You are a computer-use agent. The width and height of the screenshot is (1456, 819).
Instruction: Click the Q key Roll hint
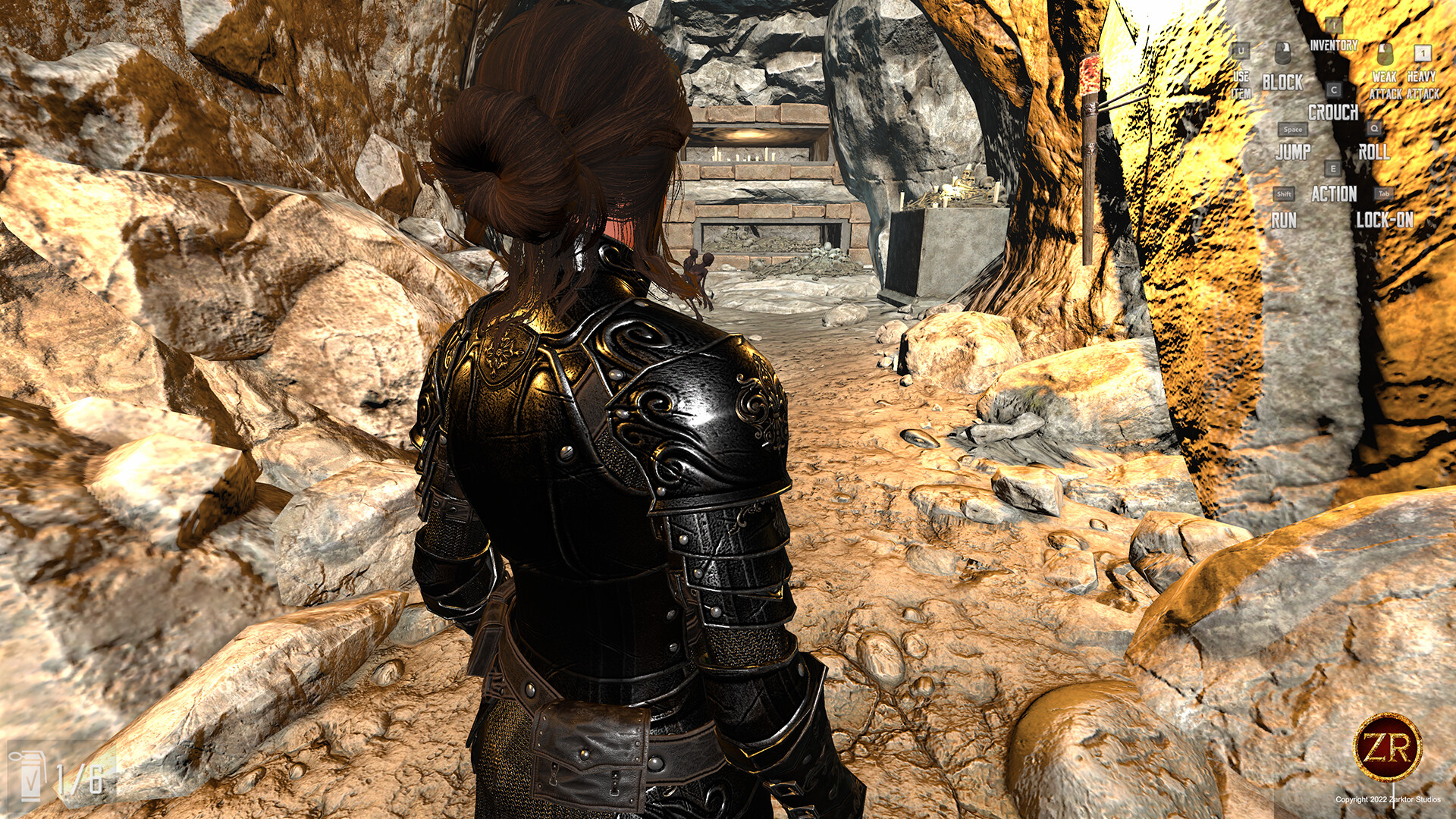point(1374,128)
